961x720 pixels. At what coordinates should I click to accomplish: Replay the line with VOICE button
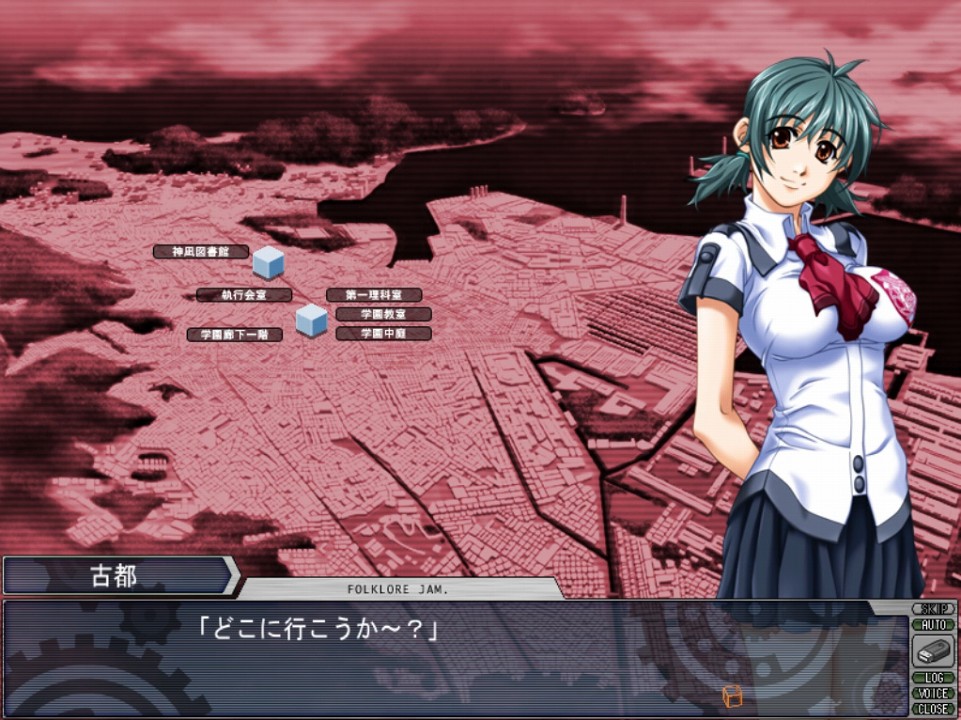[x=932, y=693]
